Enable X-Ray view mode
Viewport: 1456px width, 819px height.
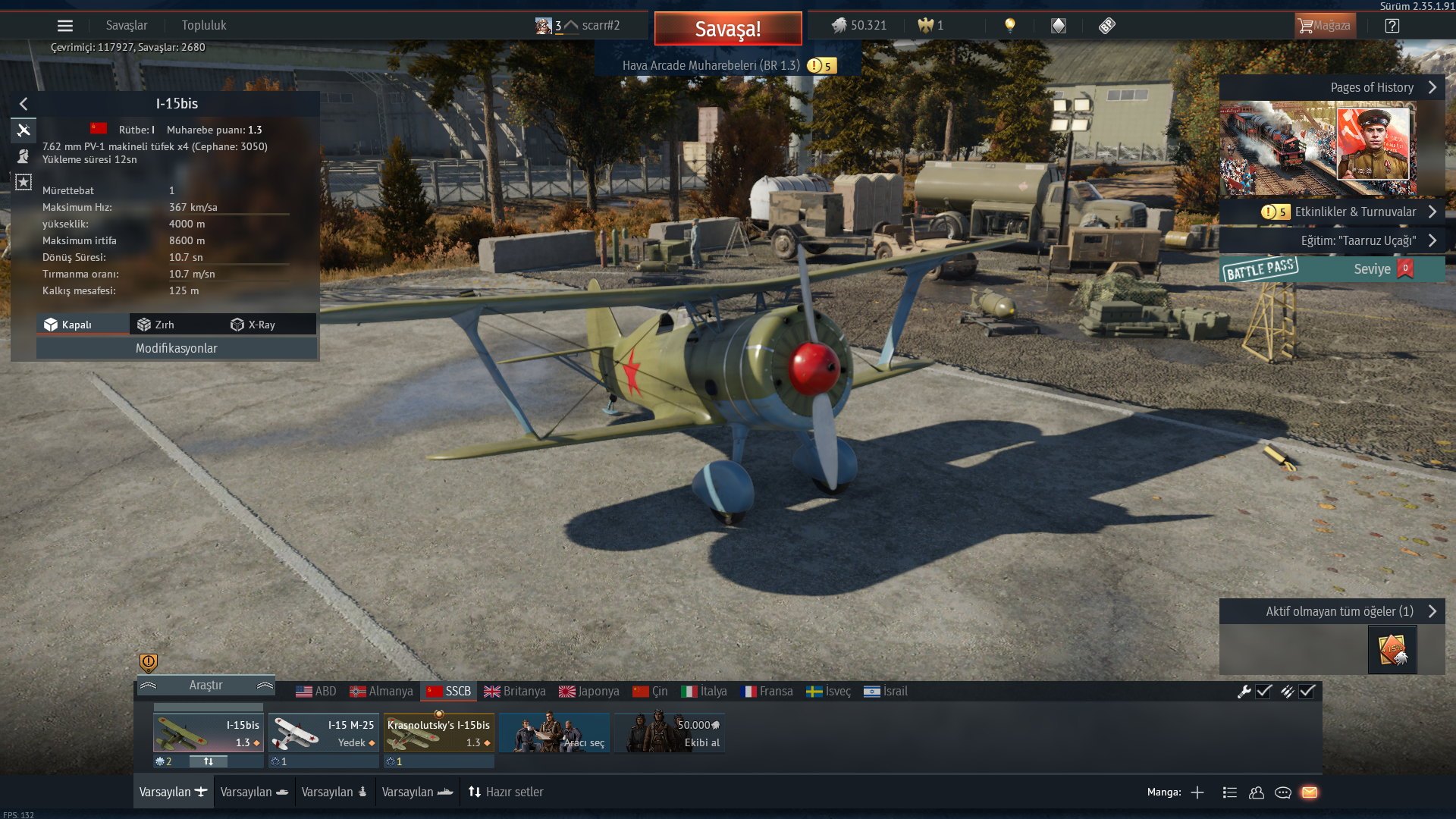[253, 325]
